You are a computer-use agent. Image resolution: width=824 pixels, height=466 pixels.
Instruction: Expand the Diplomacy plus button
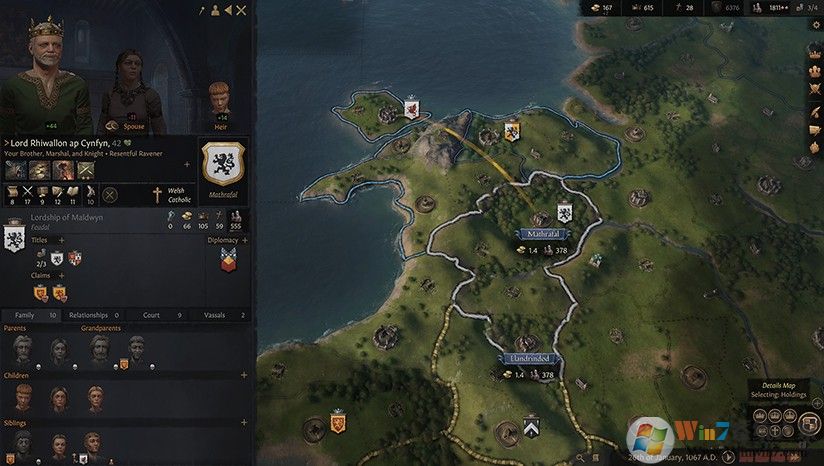point(245,240)
